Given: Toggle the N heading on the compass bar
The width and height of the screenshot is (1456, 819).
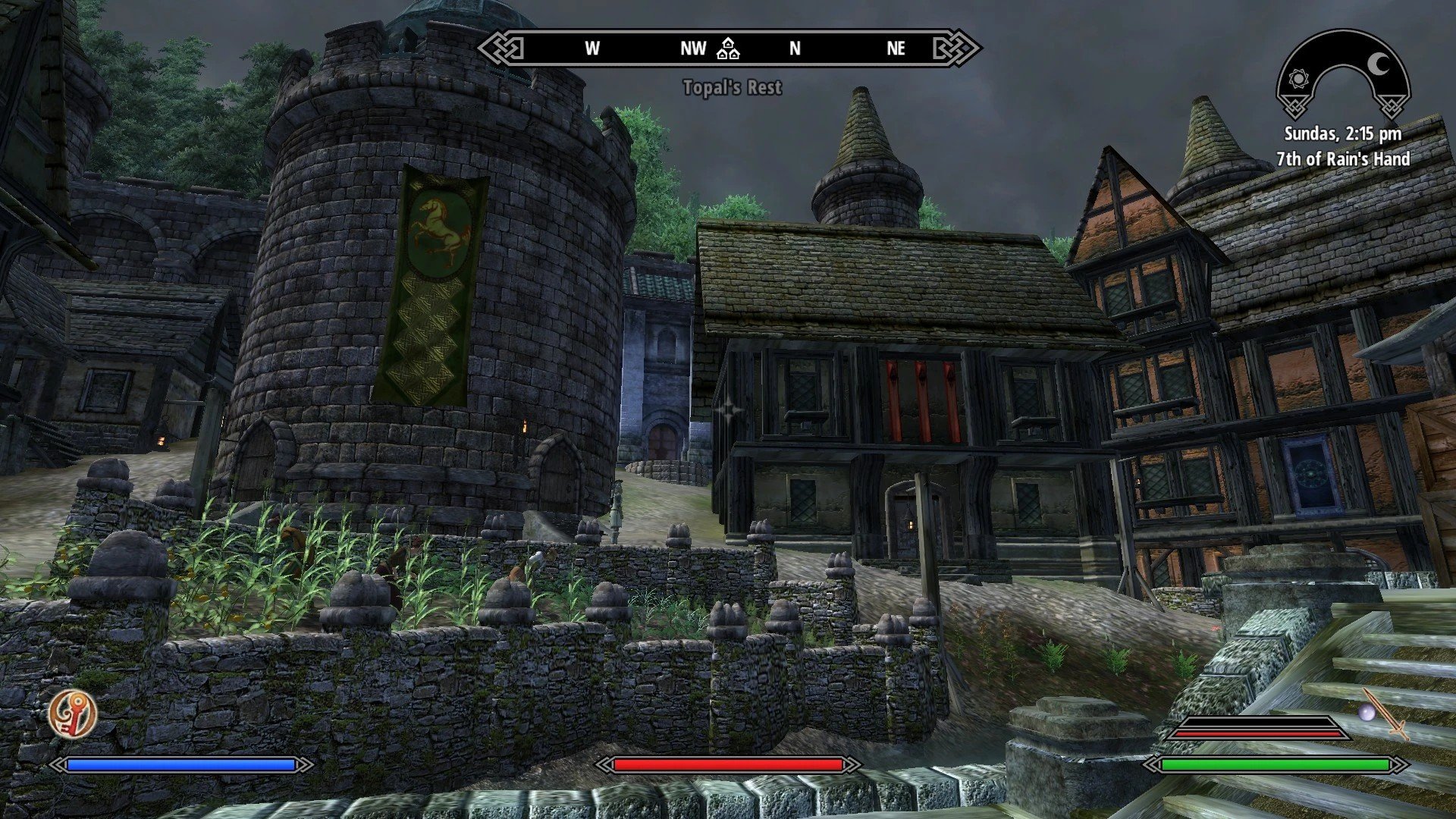Looking at the screenshot, I should point(793,49).
